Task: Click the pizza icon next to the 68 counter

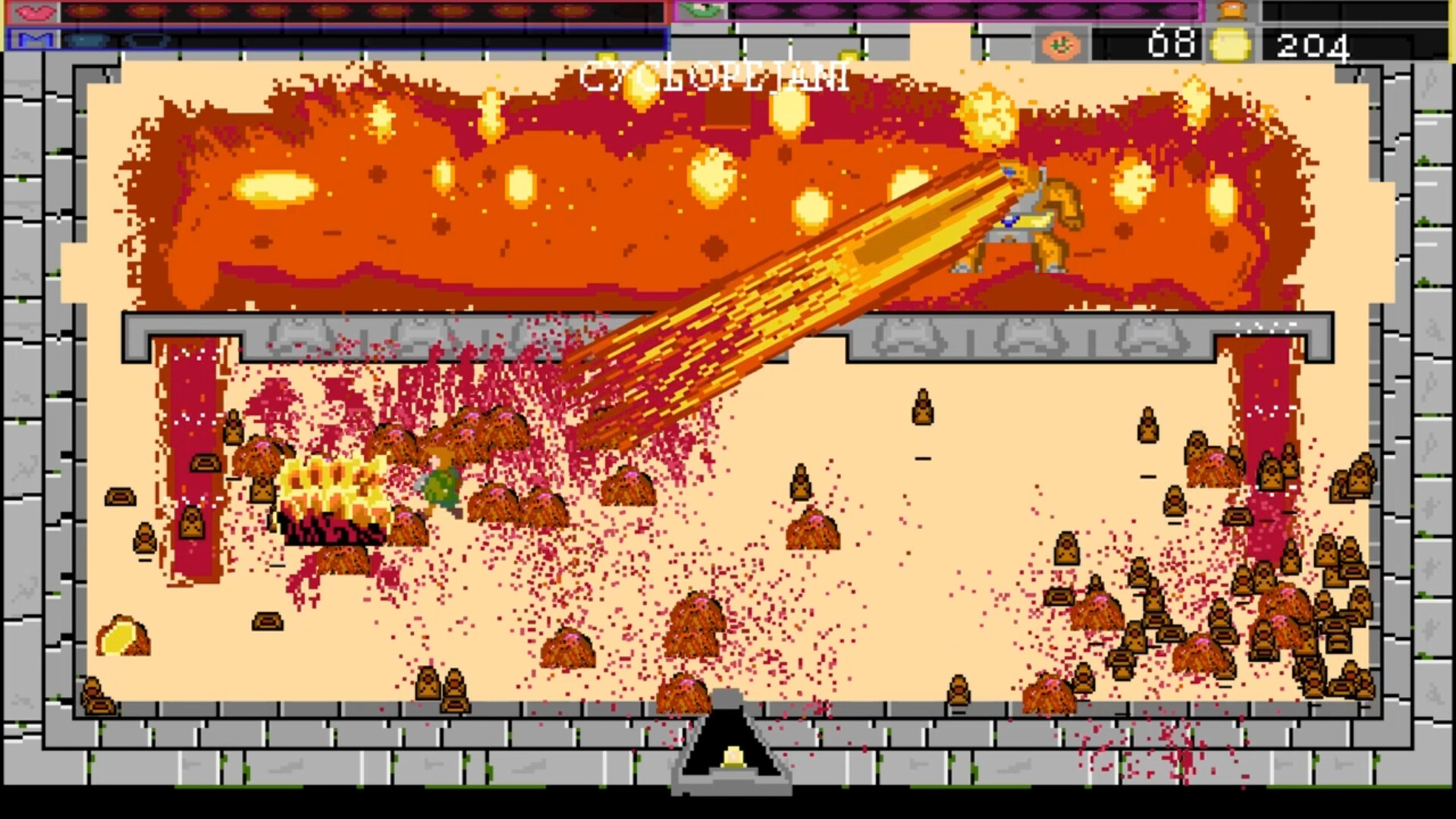Action: (x=1062, y=43)
